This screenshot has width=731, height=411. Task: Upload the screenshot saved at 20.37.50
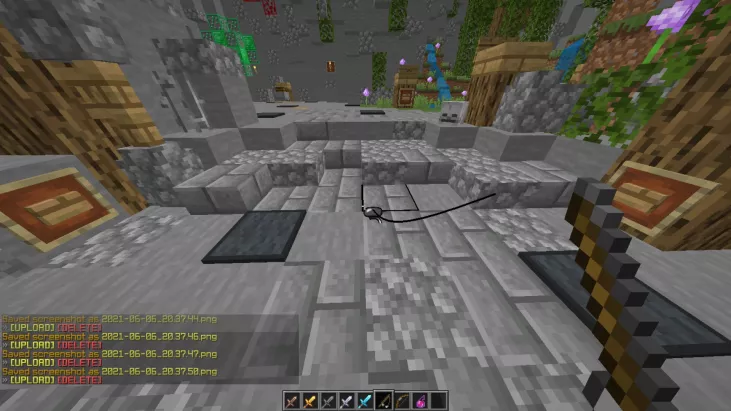point(32,380)
